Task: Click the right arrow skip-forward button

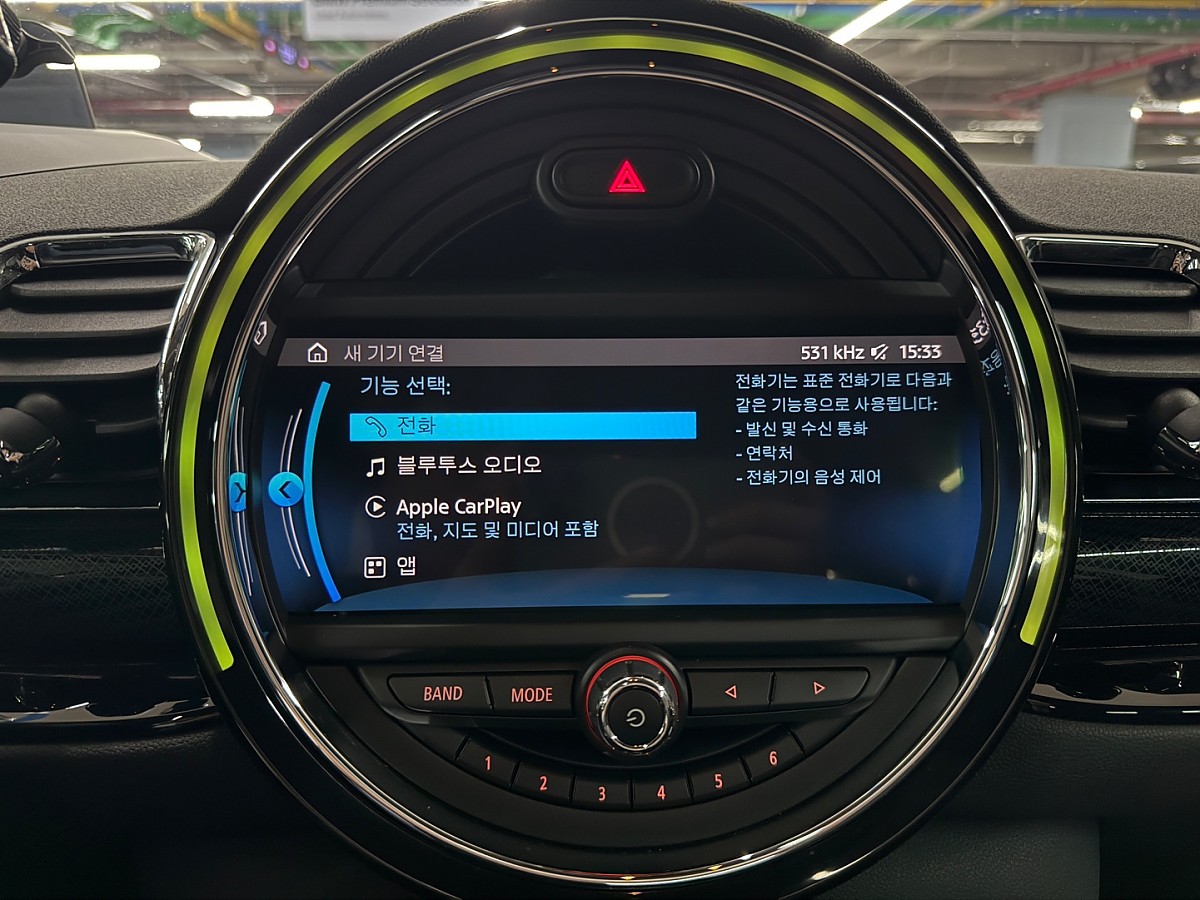Action: 819,688
